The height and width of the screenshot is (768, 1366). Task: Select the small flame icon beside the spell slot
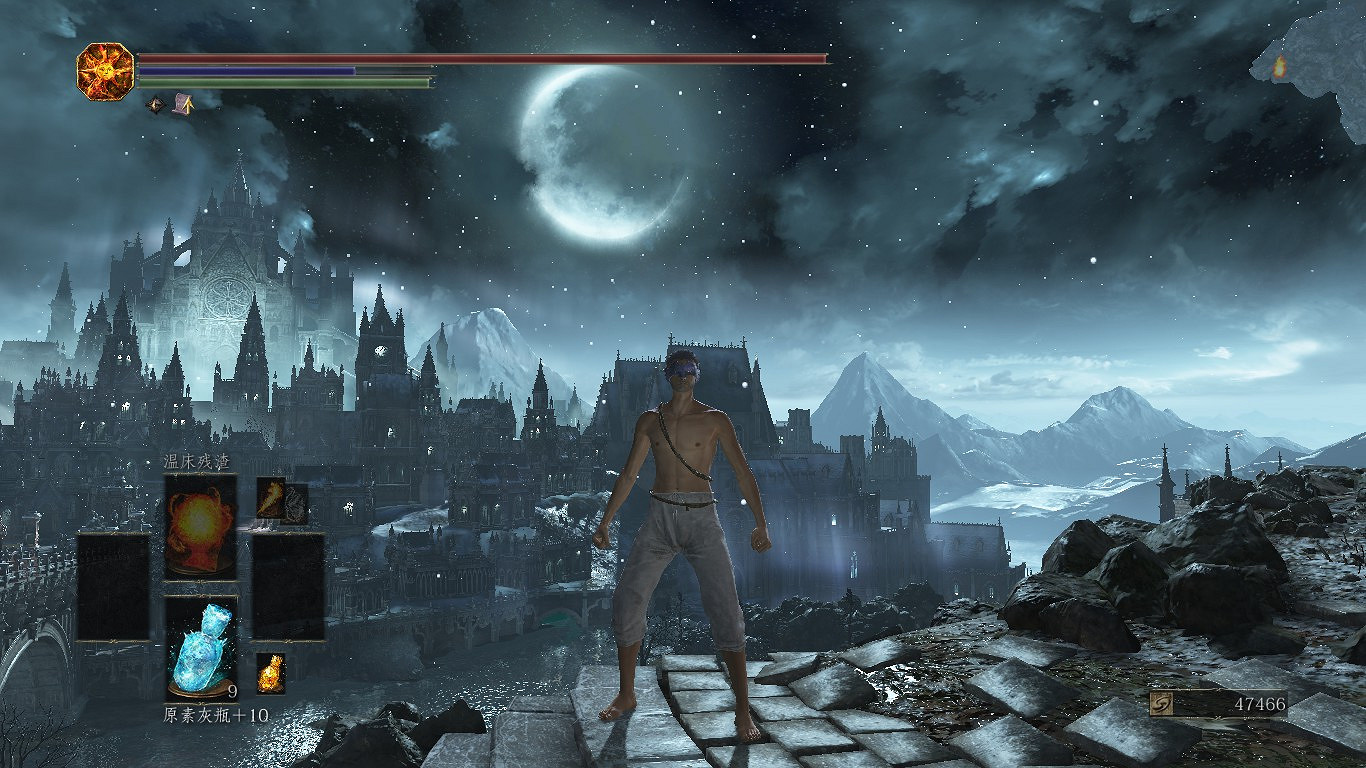pyautogui.click(x=271, y=498)
